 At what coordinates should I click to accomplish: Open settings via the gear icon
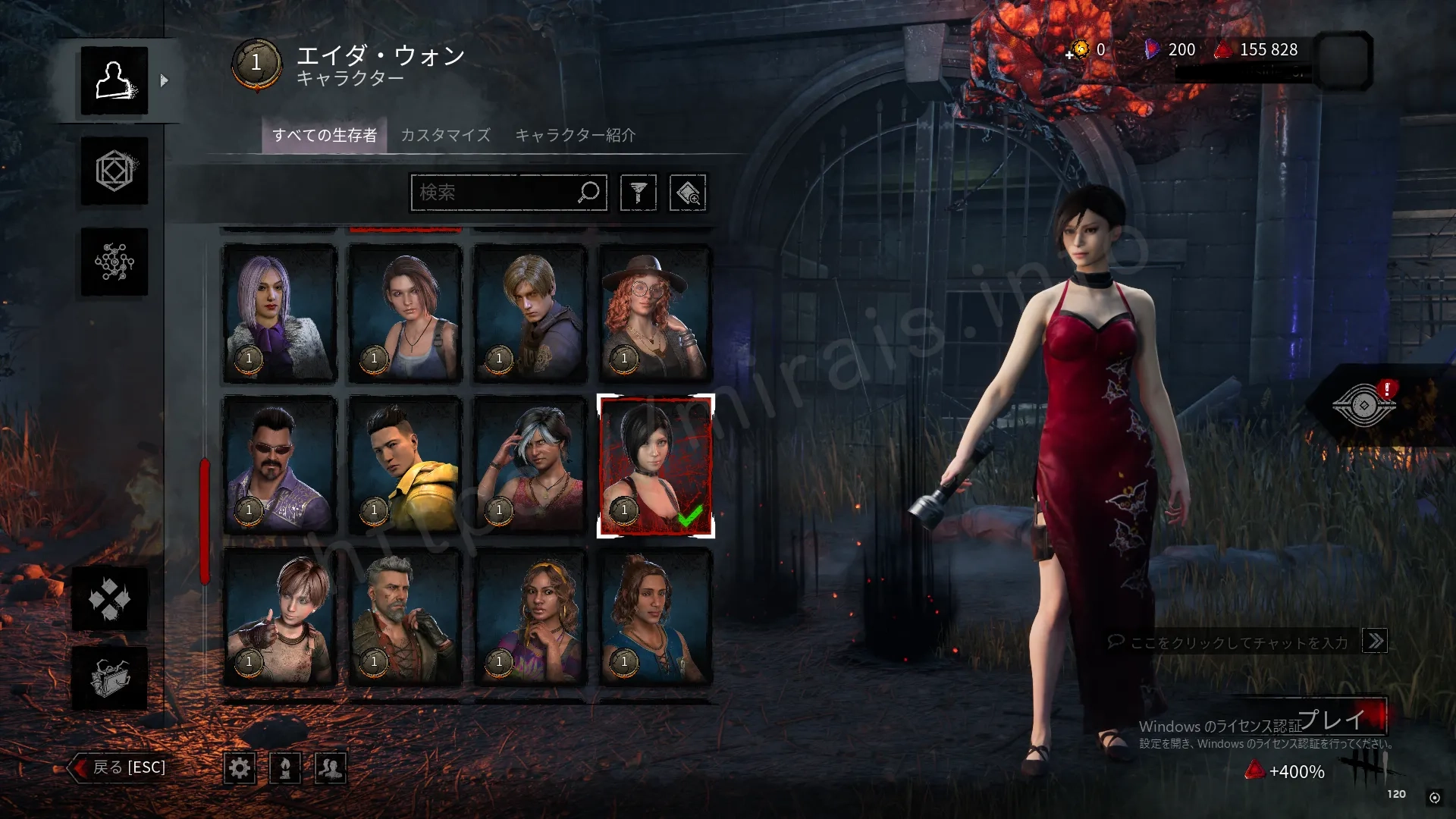pyautogui.click(x=240, y=768)
